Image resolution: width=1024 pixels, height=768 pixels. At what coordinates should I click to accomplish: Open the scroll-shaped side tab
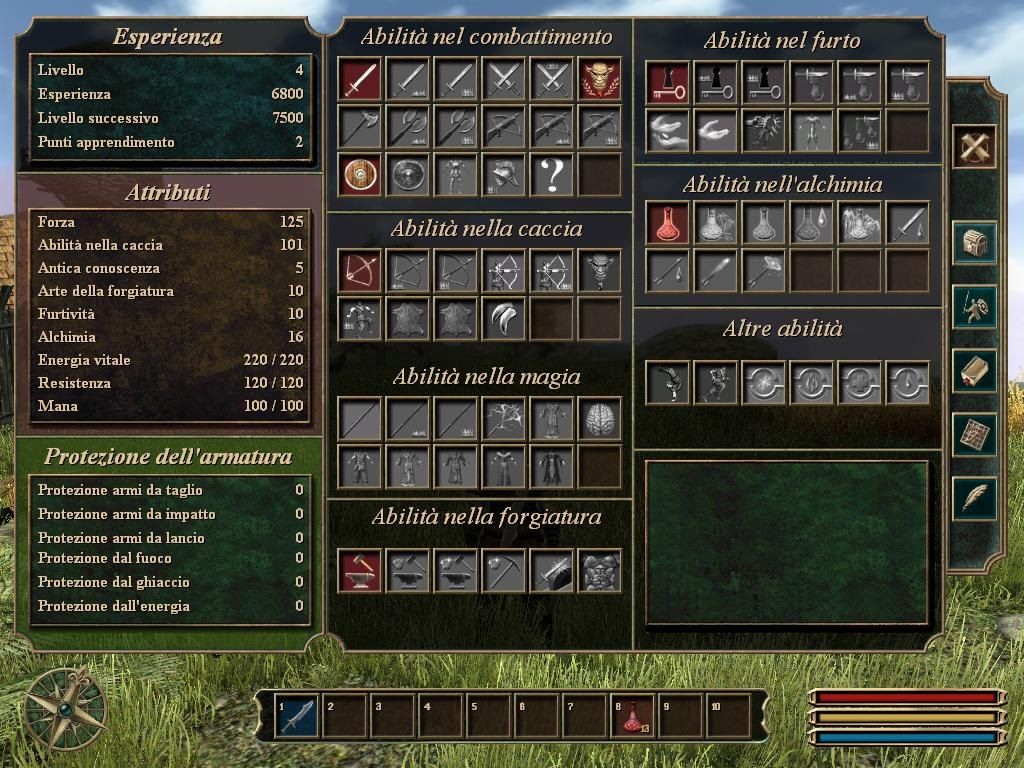click(x=975, y=371)
